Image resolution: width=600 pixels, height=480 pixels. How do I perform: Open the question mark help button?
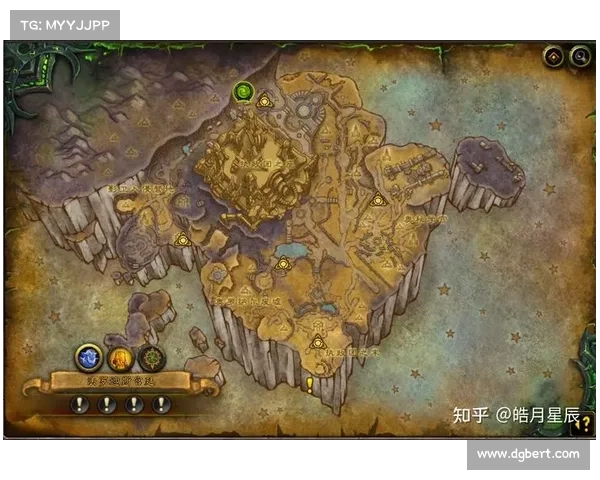[583, 423]
